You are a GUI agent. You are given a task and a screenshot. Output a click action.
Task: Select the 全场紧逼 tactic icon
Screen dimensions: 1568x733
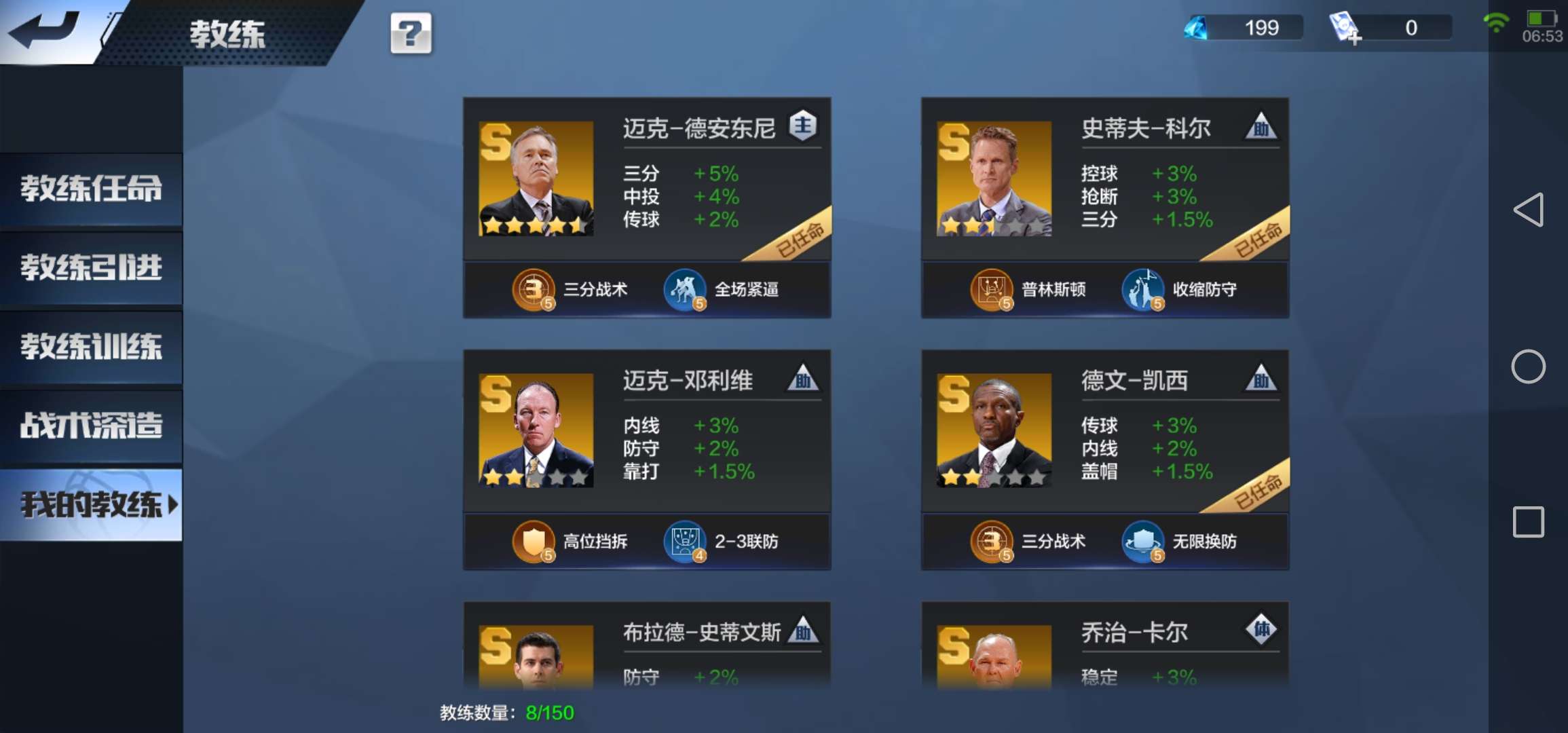686,288
